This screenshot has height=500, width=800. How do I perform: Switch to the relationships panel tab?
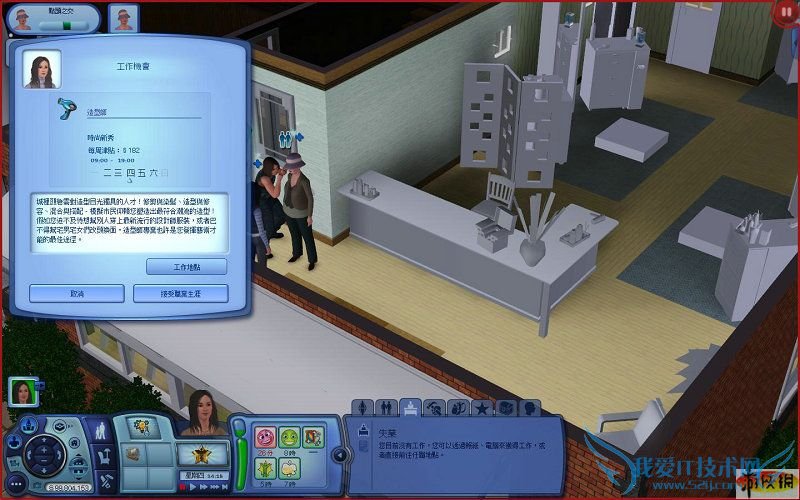coord(386,408)
